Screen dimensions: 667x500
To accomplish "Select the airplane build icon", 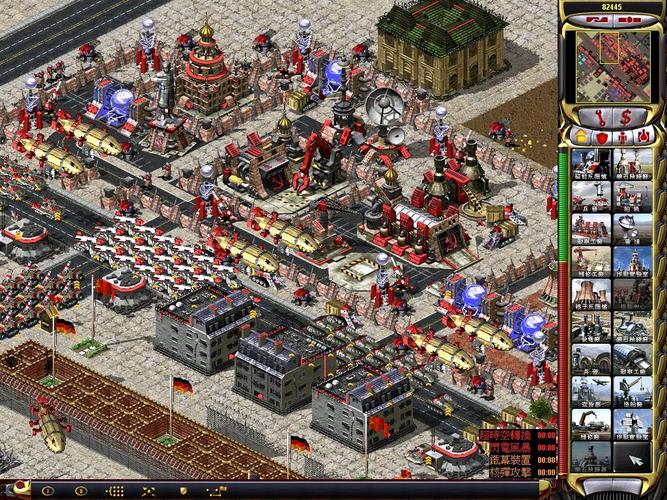I will click(x=590, y=391).
